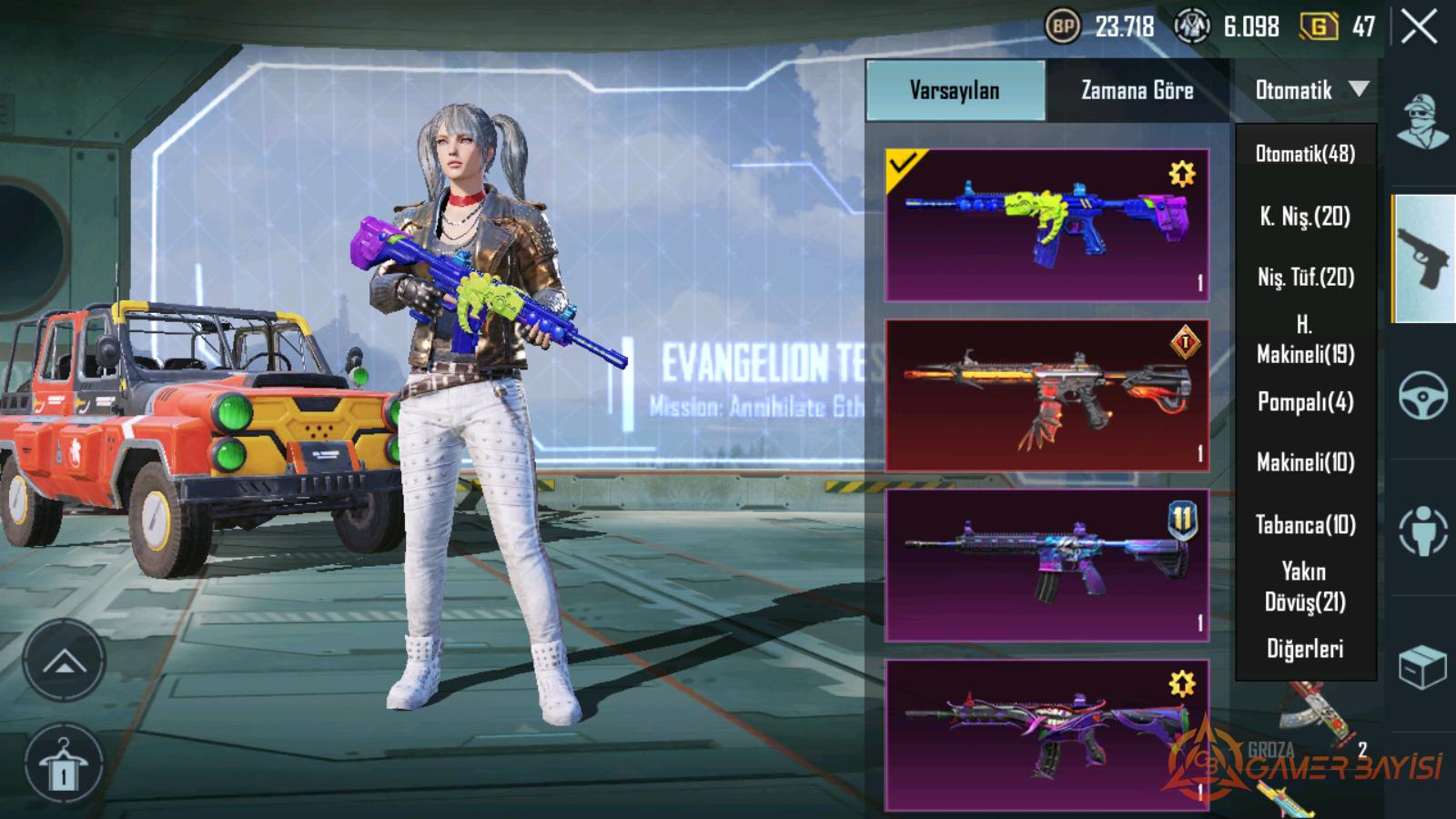The width and height of the screenshot is (1456, 819).
Task: Open the crate box inventory tab
Action: coord(1422,668)
